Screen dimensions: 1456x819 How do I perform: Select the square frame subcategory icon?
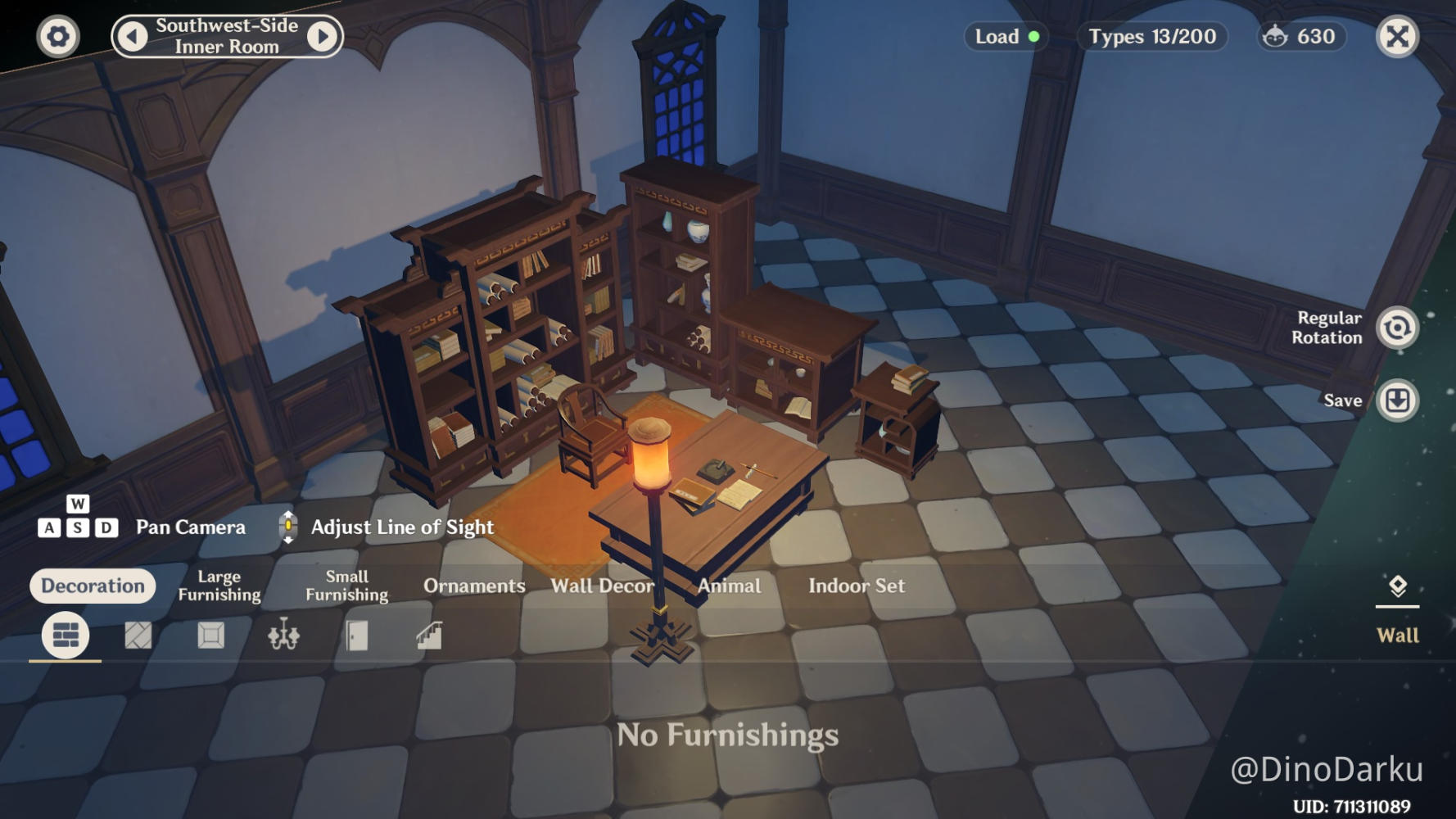(x=211, y=636)
